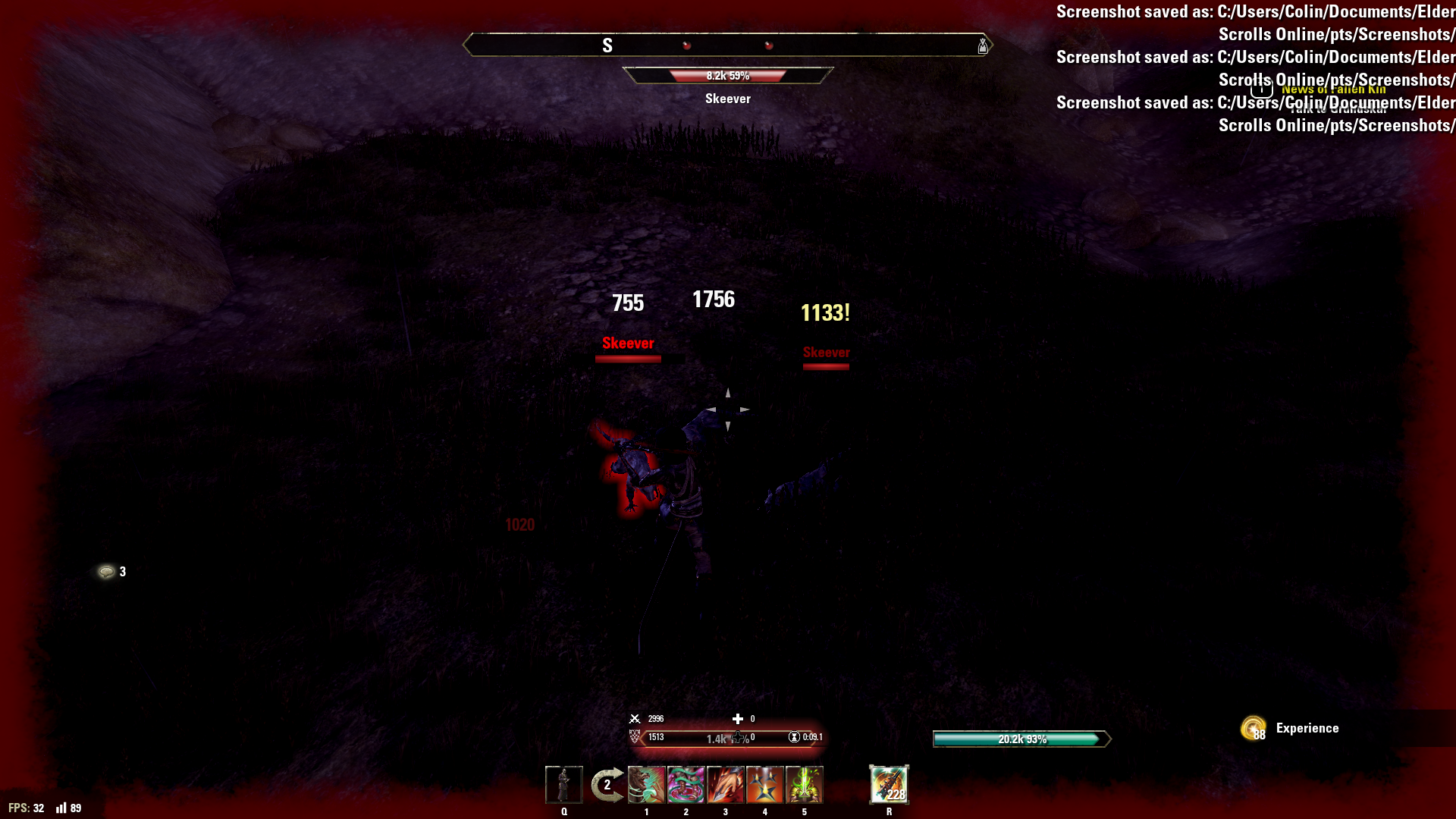Activate the ultimate maul ability on R slot
The image size is (1456, 819).
pos(889,786)
